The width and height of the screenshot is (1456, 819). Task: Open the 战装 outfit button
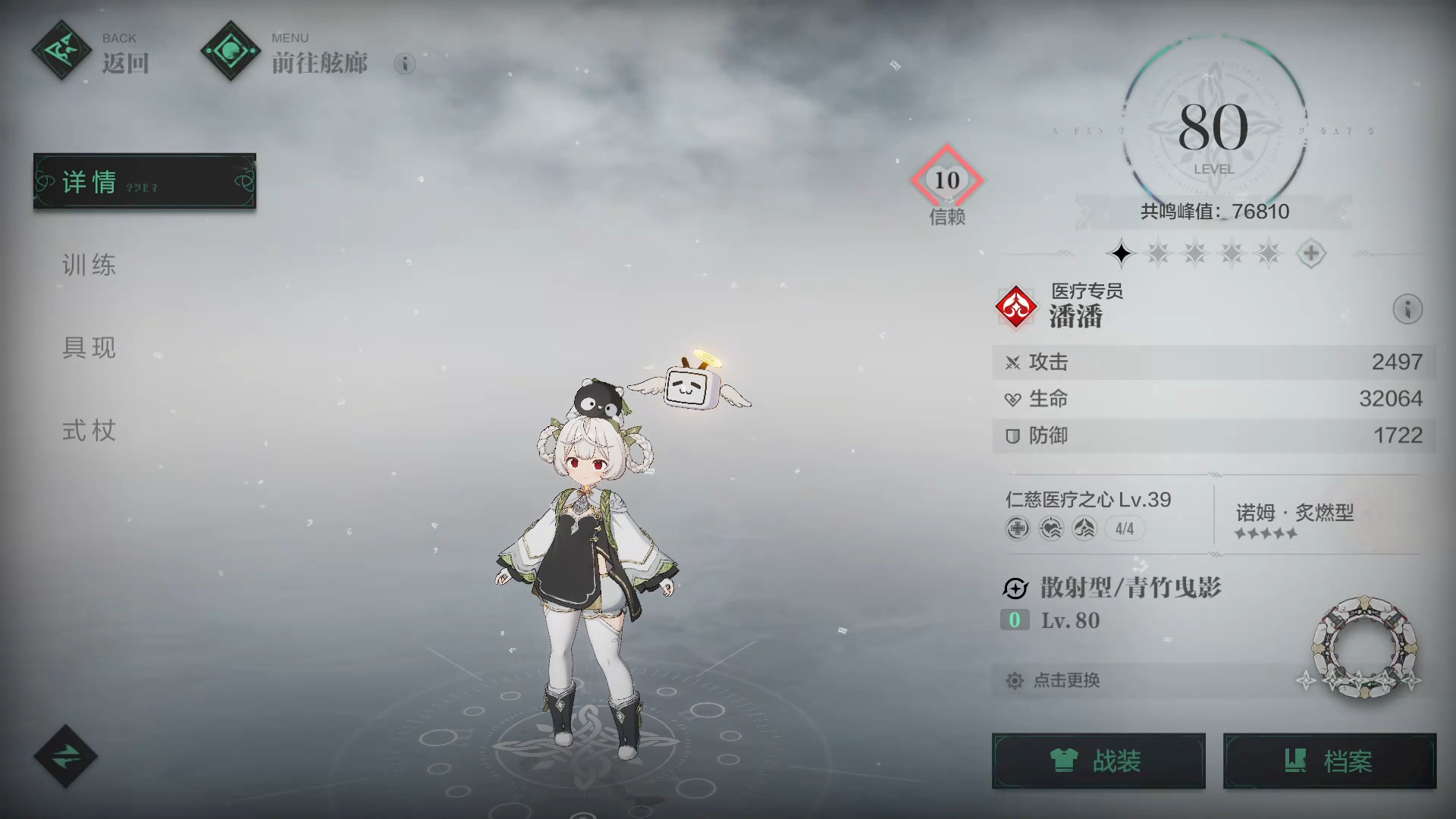coord(1098,761)
